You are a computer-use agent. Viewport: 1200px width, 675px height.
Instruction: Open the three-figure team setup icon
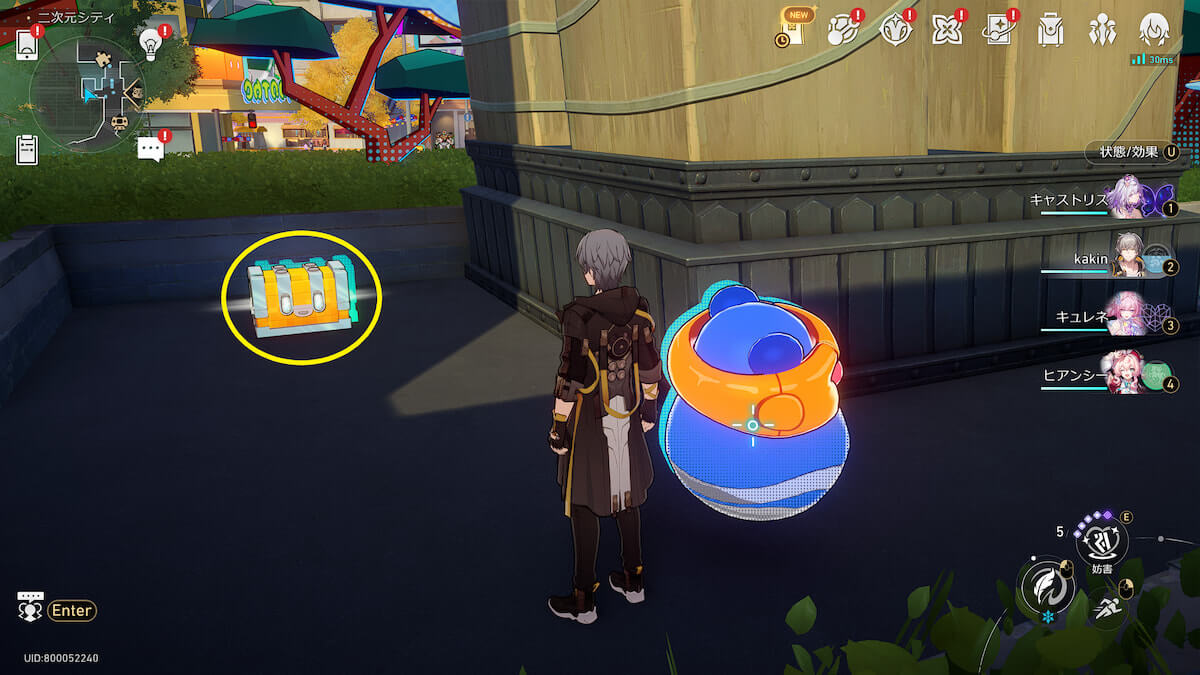[x=1102, y=30]
